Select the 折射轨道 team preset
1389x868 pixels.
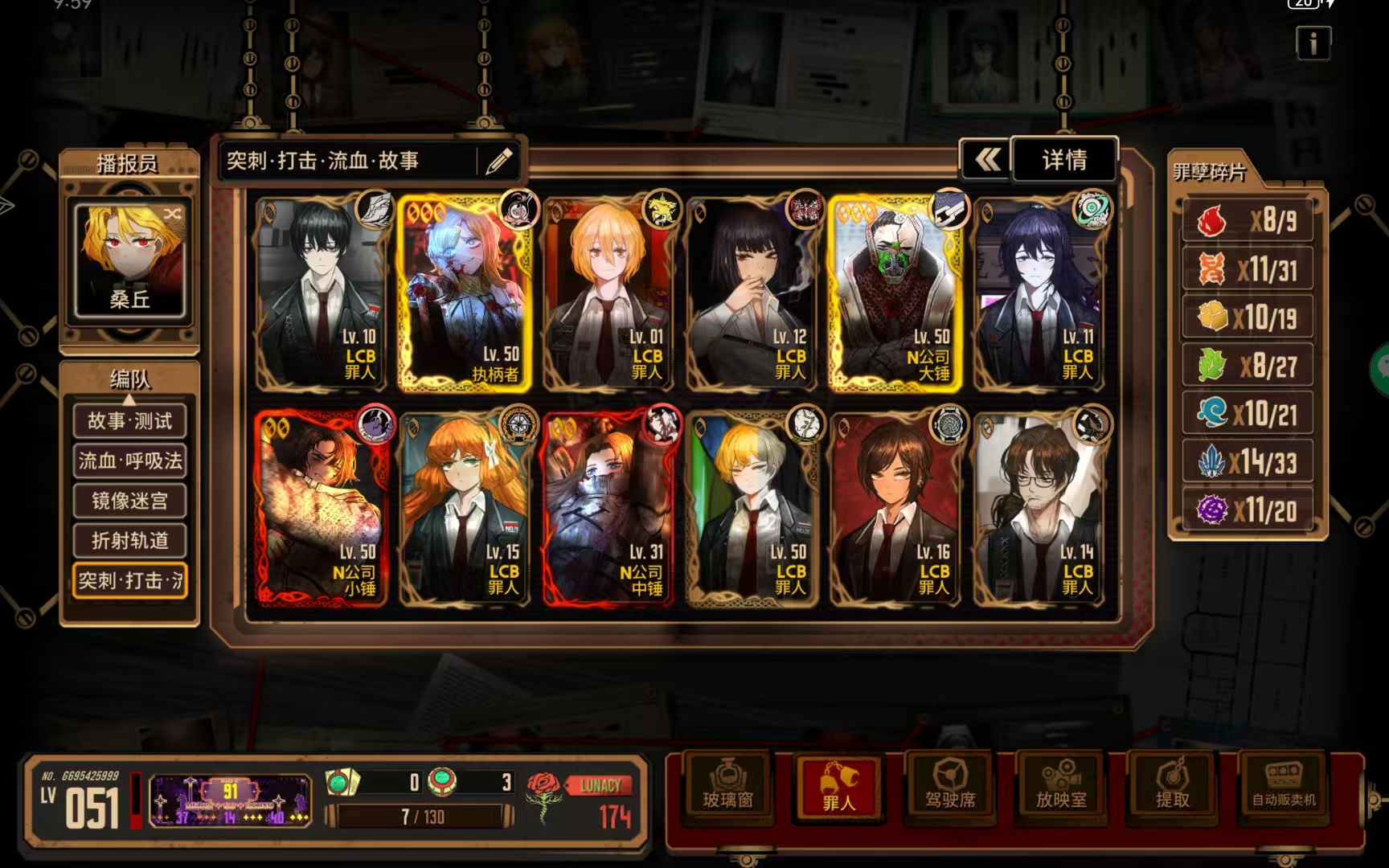(129, 540)
